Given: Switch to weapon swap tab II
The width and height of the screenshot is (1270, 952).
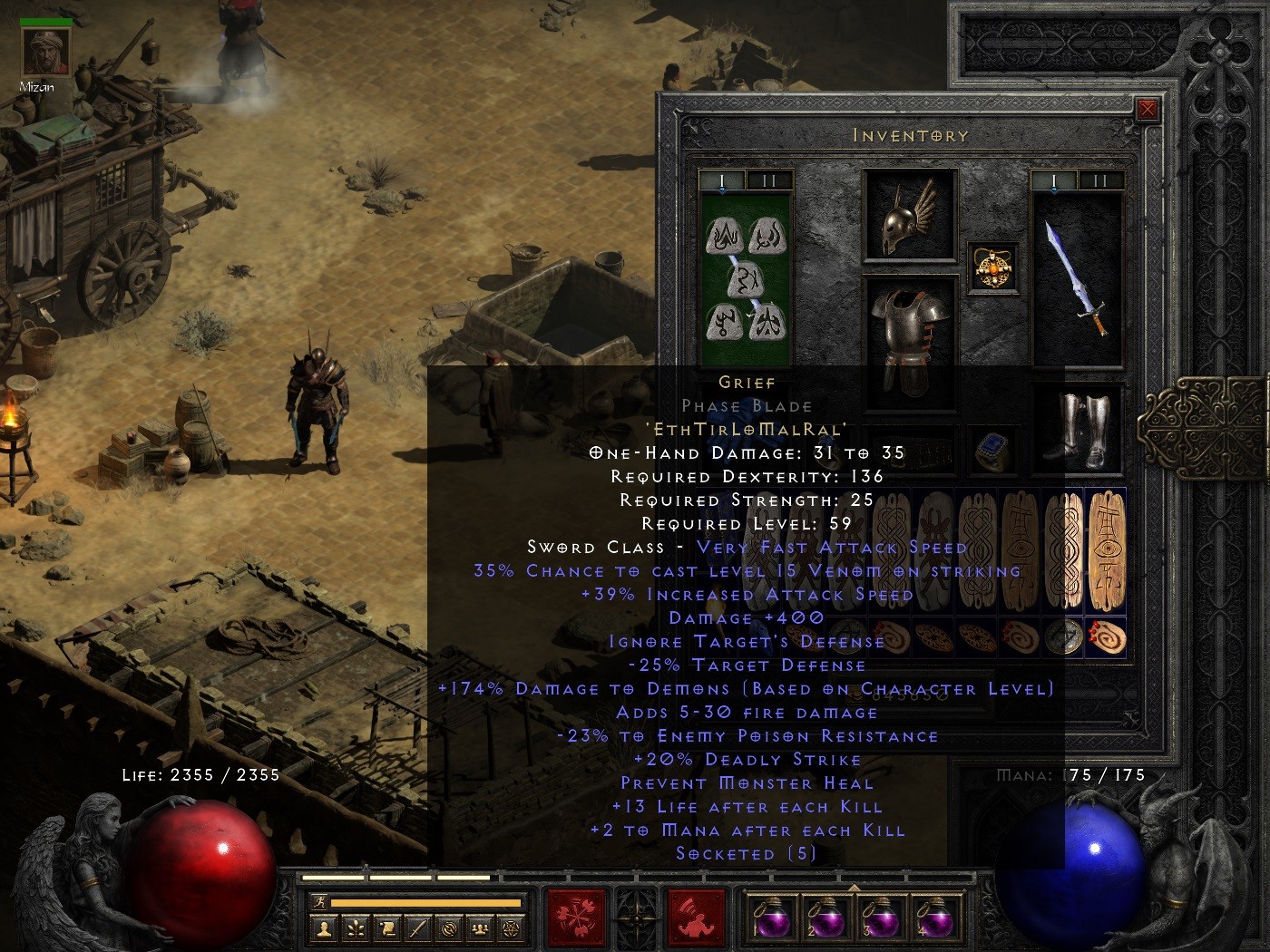Looking at the screenshot, I should click(x=1099, y=180).
